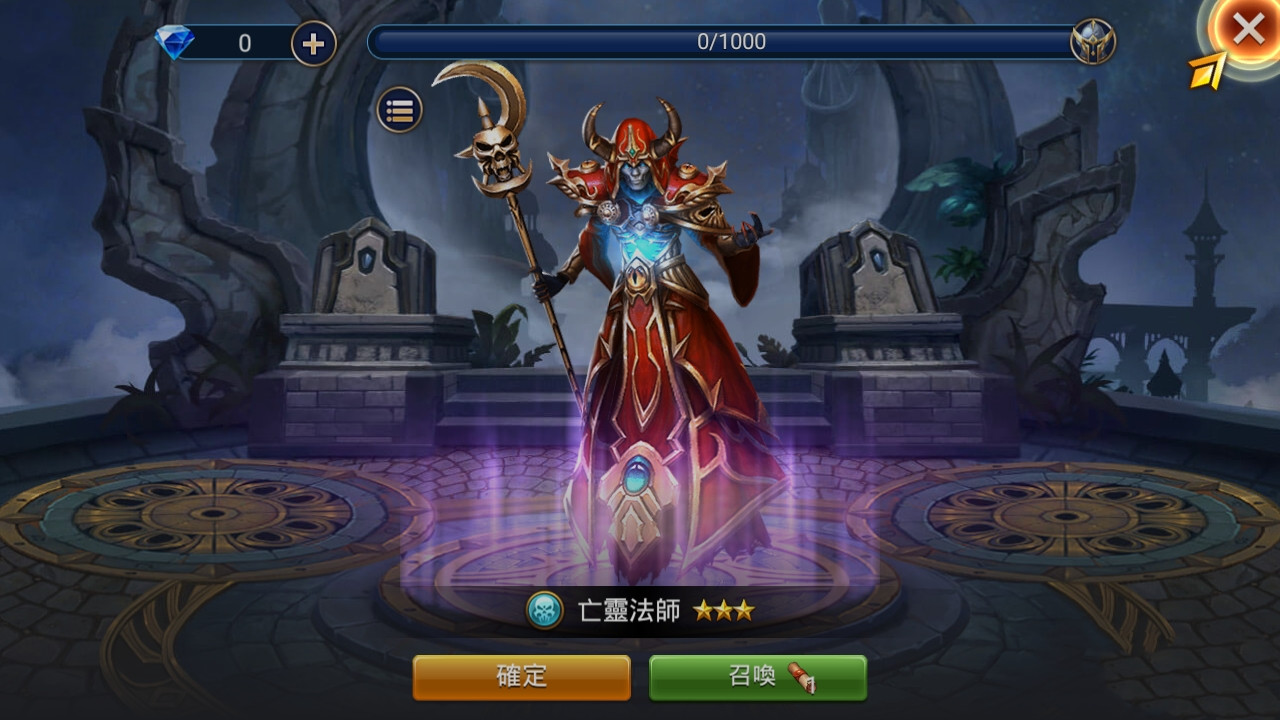Click the plus icon to buy diamonds
Screen dimensions: 1280x720
point(311,41)
